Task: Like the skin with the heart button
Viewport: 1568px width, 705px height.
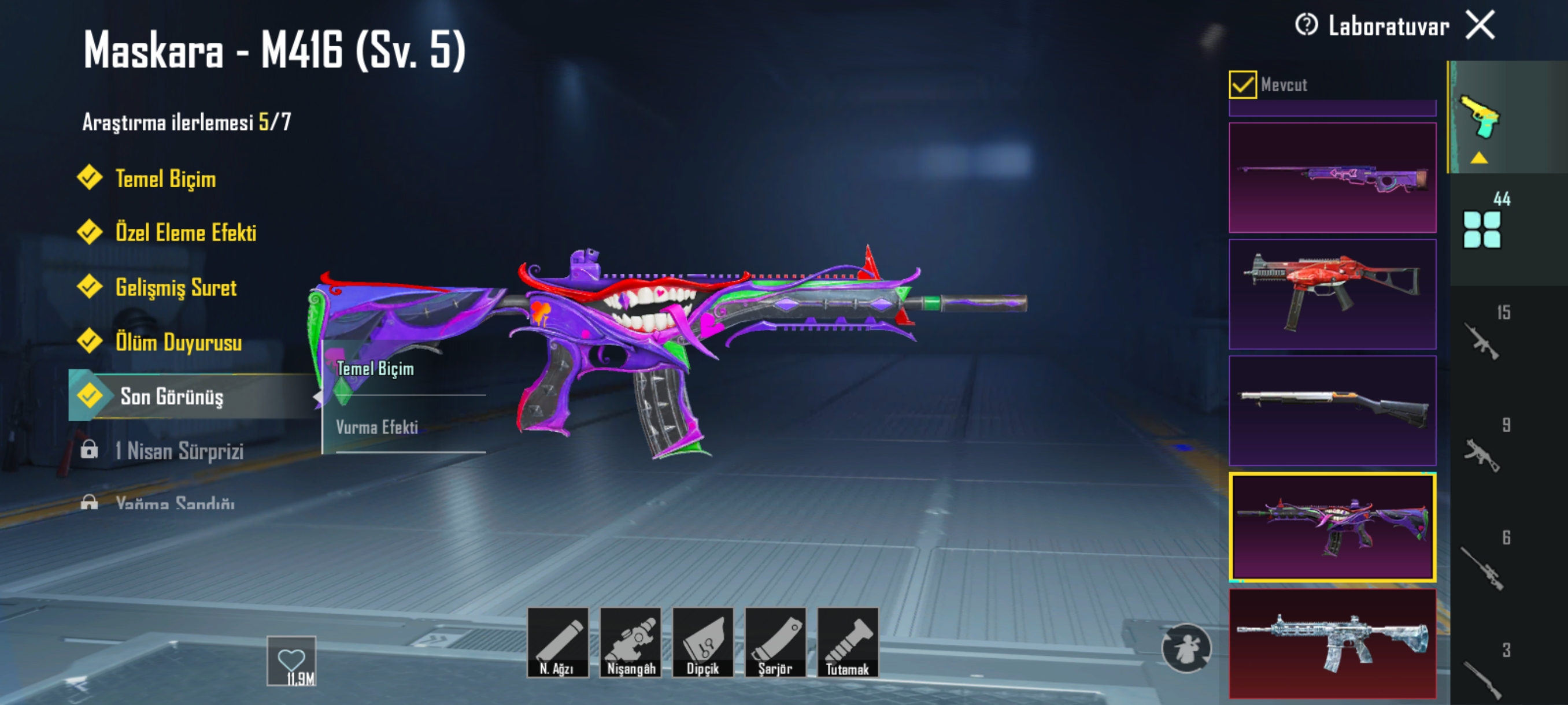Action: click(x=291, y=660)
